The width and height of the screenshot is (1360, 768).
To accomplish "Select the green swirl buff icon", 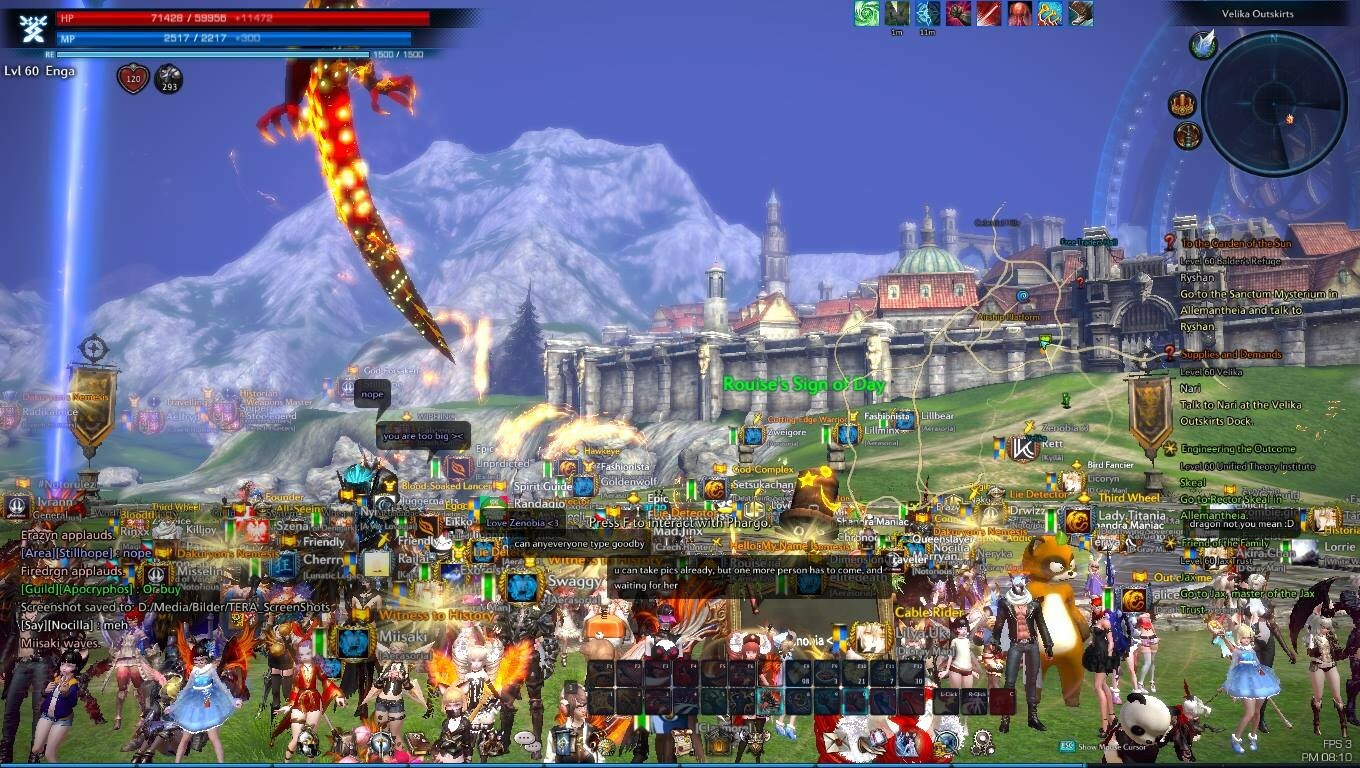I will point(867,13).
